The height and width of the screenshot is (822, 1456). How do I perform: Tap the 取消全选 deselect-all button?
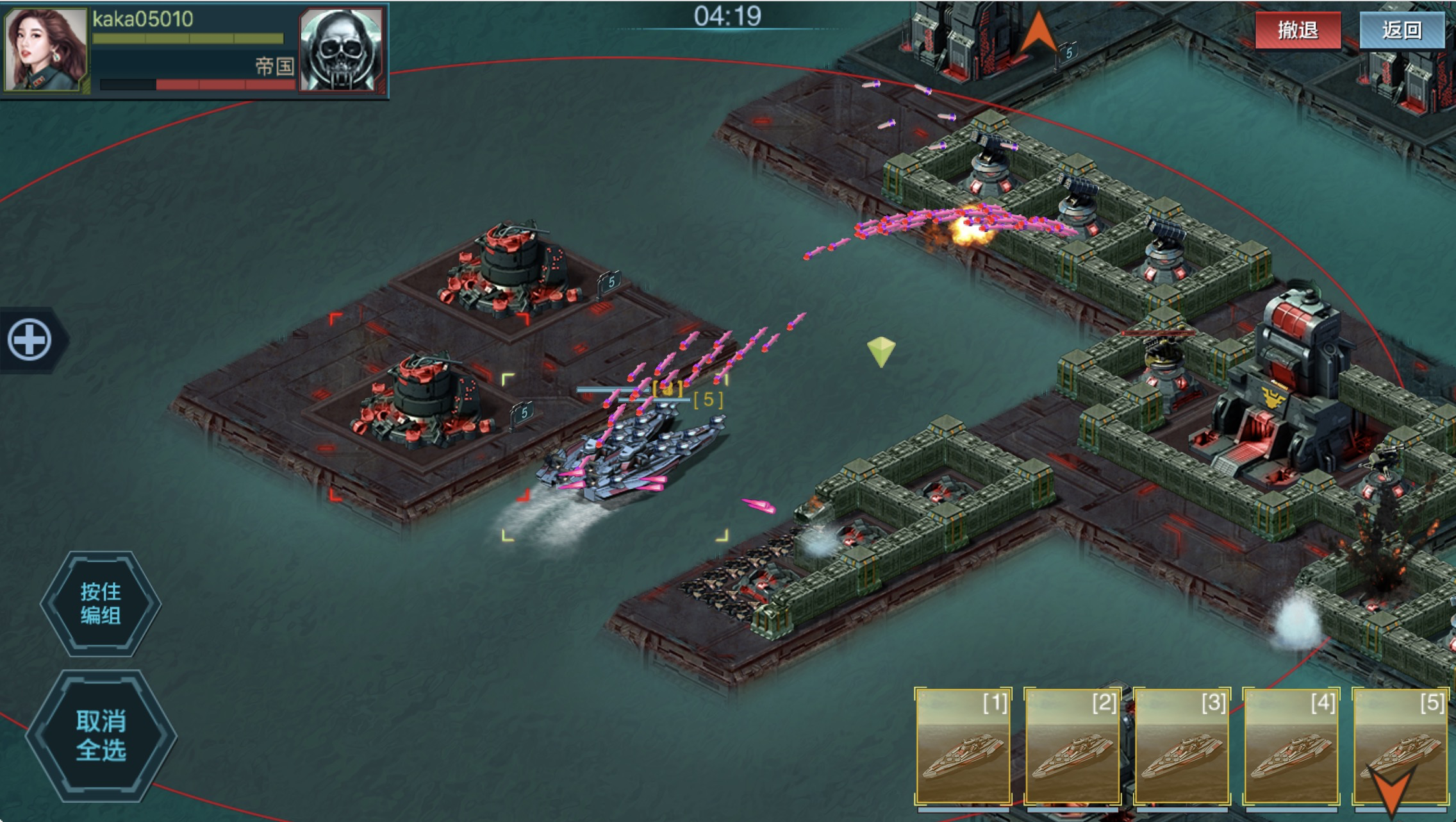point(101,735)
